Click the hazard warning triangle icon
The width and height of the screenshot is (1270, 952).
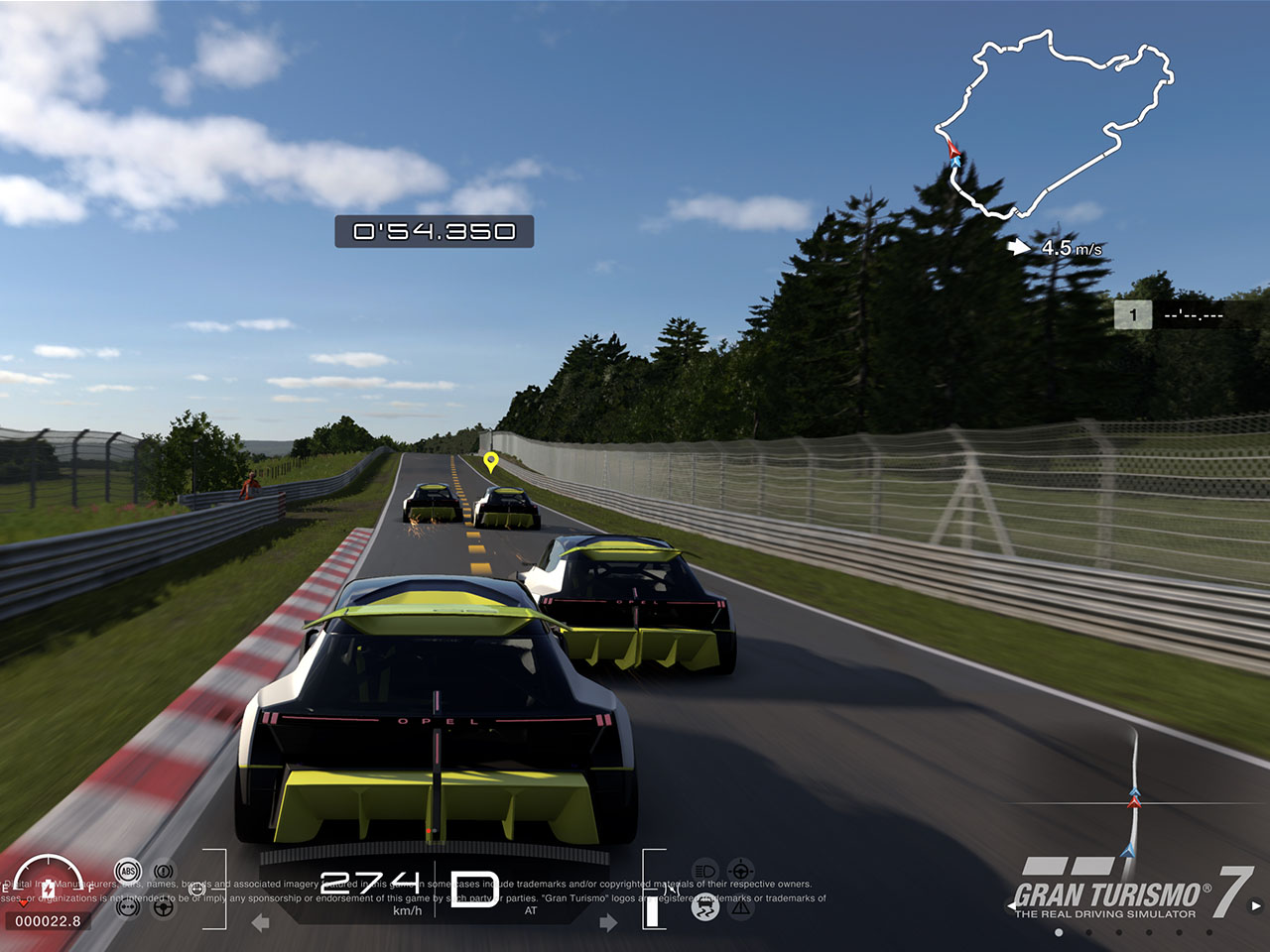pyautogui.click(x=741, y=906)
